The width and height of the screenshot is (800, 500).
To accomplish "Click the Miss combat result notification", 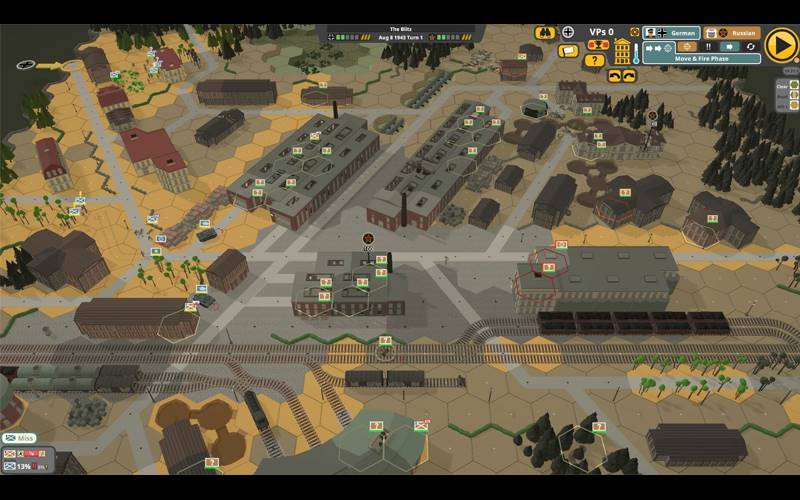I will (x=22, y=438).
